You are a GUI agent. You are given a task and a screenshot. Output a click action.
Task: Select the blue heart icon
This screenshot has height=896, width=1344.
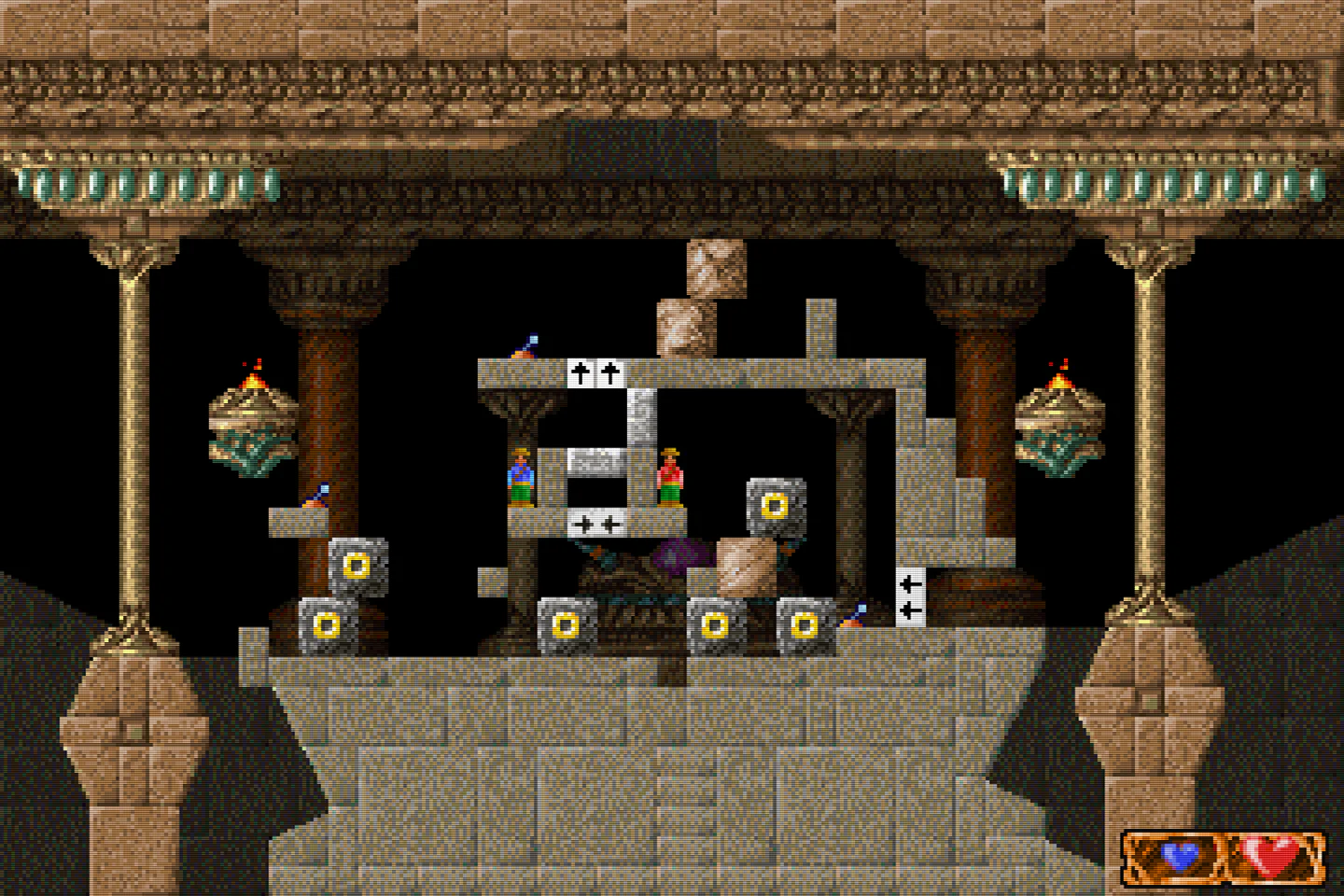[x=1176, y=855]
